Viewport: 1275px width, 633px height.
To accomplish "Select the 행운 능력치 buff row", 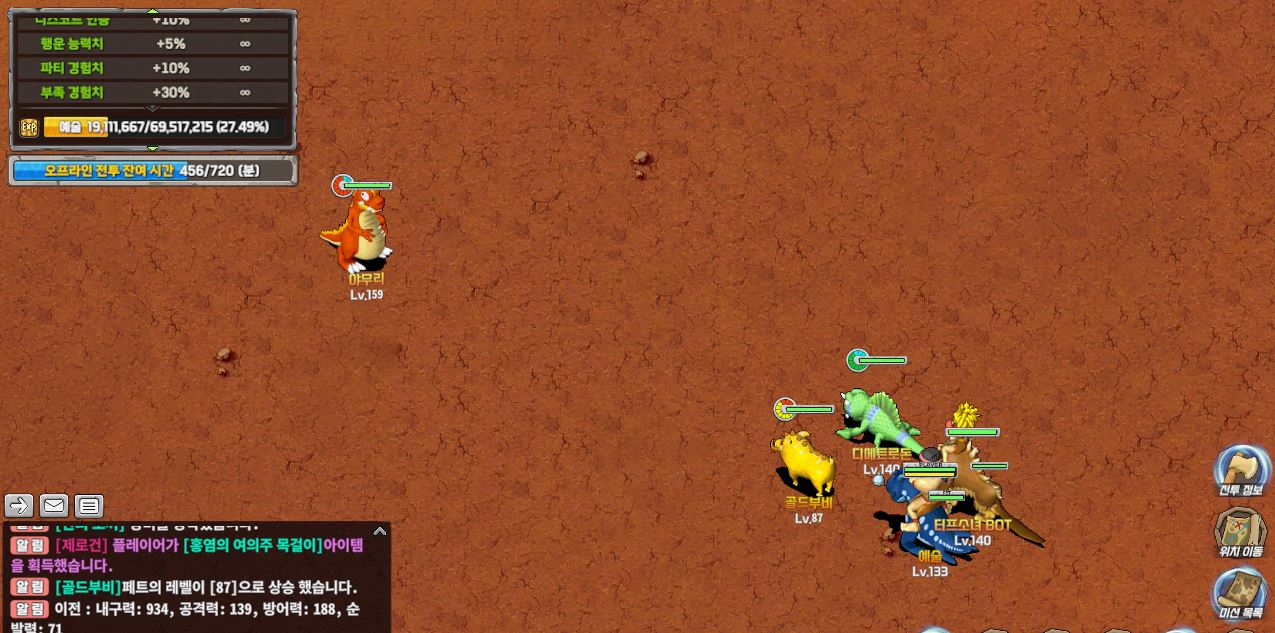I will tap(152, 44).
